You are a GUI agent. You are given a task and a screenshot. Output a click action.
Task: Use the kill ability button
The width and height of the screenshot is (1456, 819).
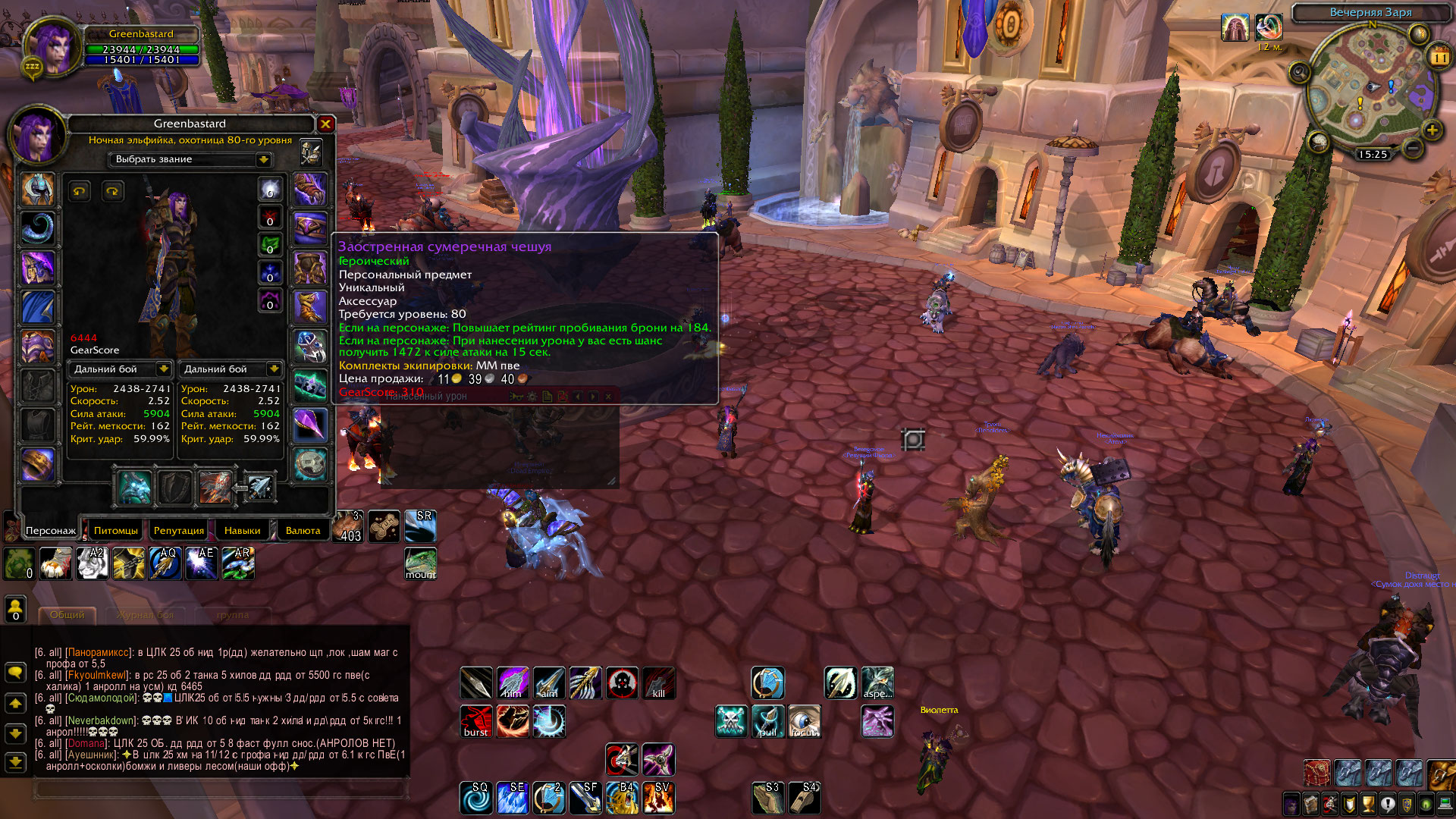tap(658, 683)
